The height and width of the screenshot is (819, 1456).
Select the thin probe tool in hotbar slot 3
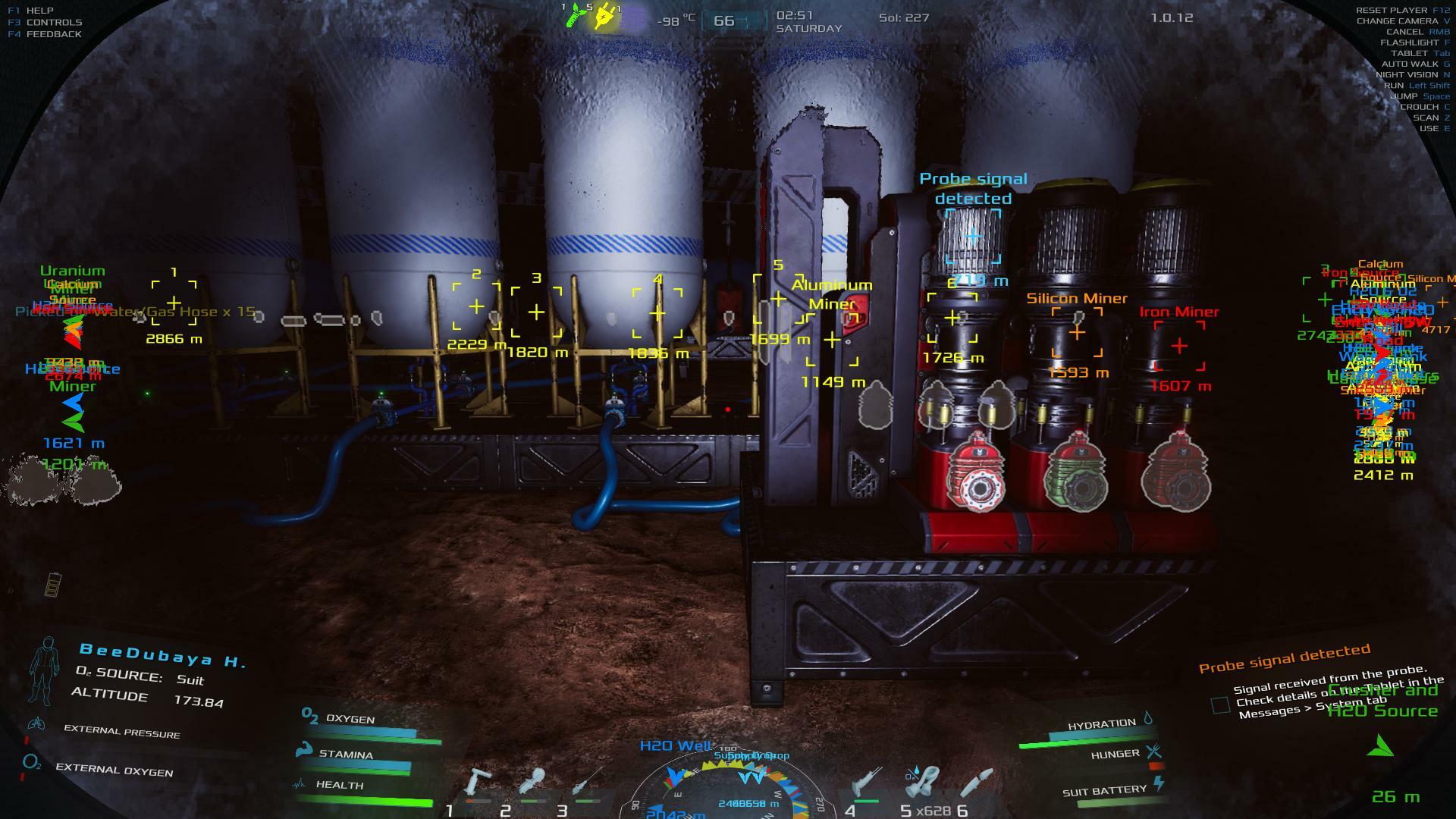[x=587, y=783]
